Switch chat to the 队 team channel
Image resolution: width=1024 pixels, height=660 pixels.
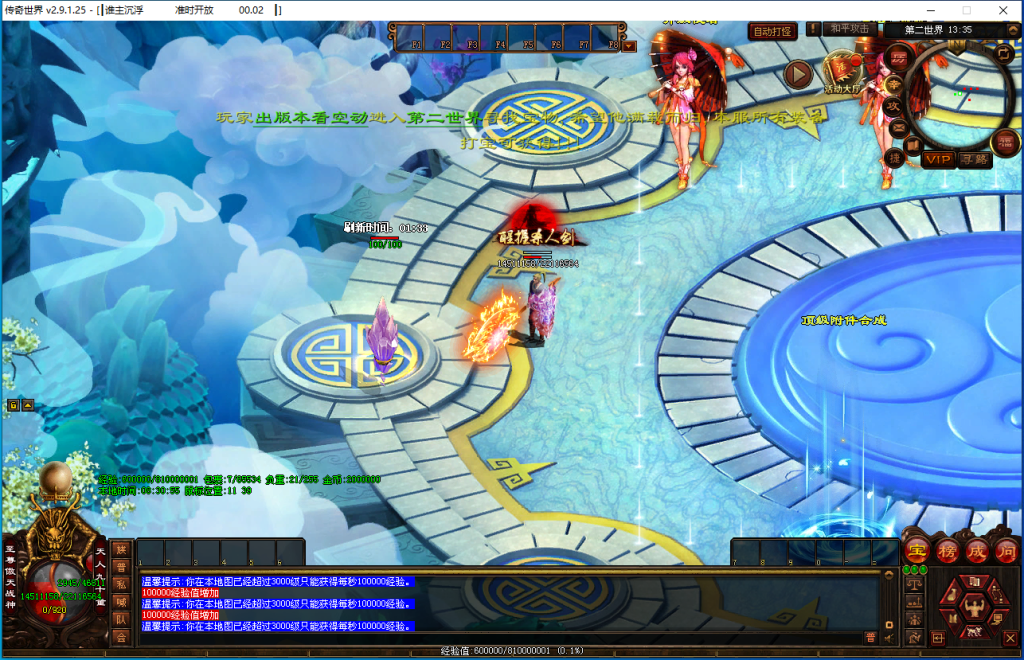pyautogui.click(x=121, y=619)
